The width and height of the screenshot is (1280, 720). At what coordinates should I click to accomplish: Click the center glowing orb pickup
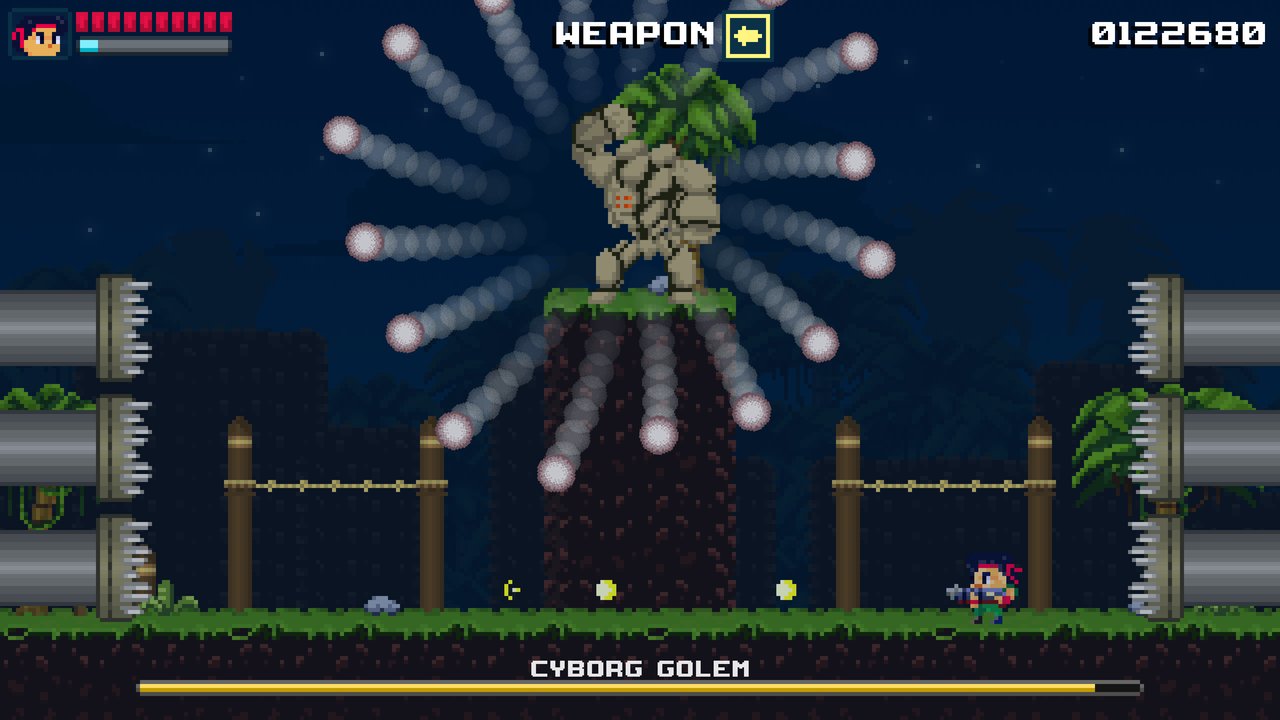[x=608, y=589]
